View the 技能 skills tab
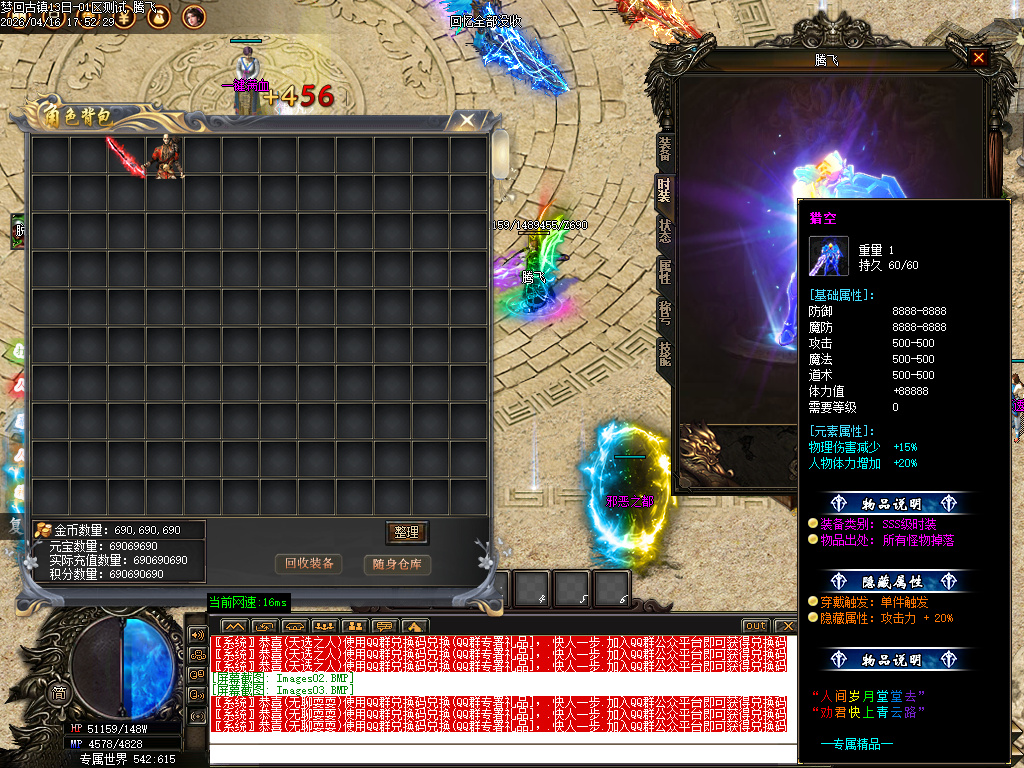Image resolution: width=1024 pixels, height=768 pixels. (664, 352)
